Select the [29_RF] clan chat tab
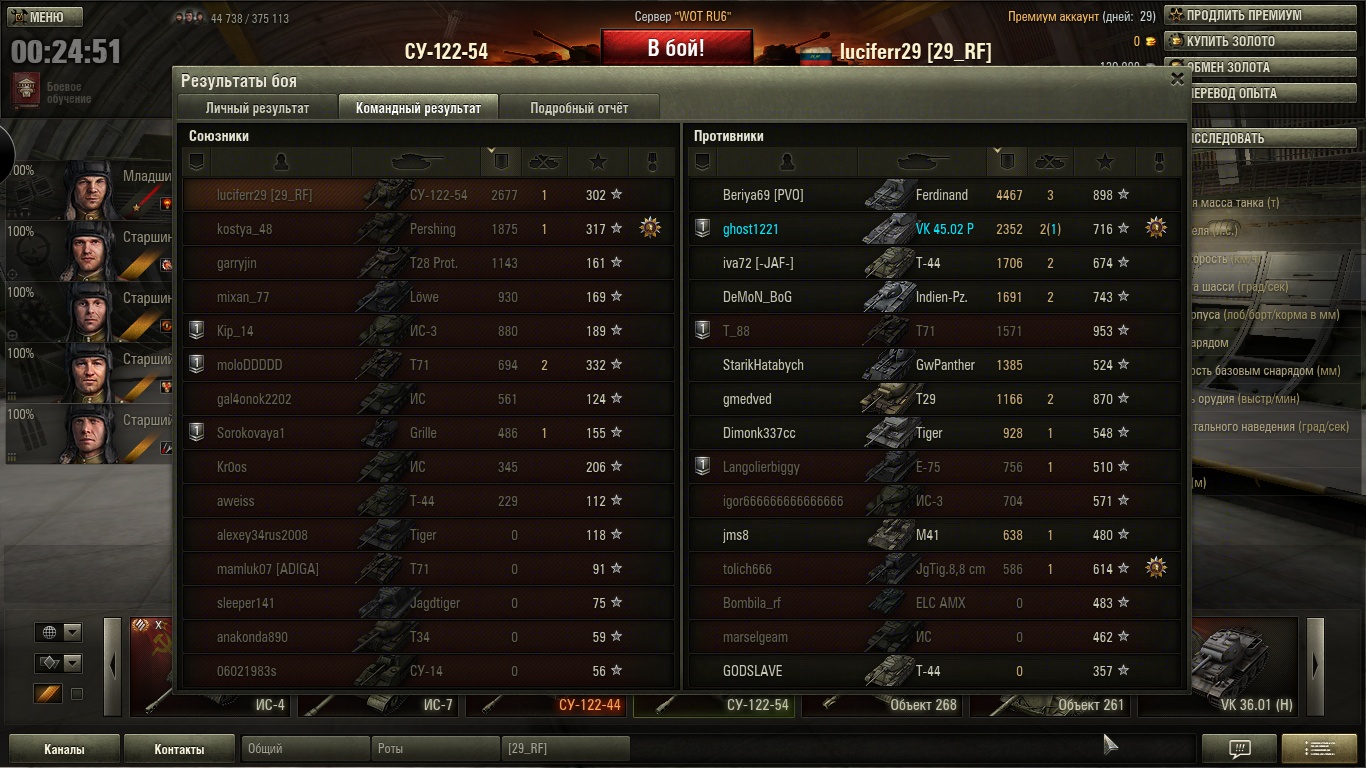Viewport: 1366px width, 768px height. pyautogui.click(x=565, y=749)
